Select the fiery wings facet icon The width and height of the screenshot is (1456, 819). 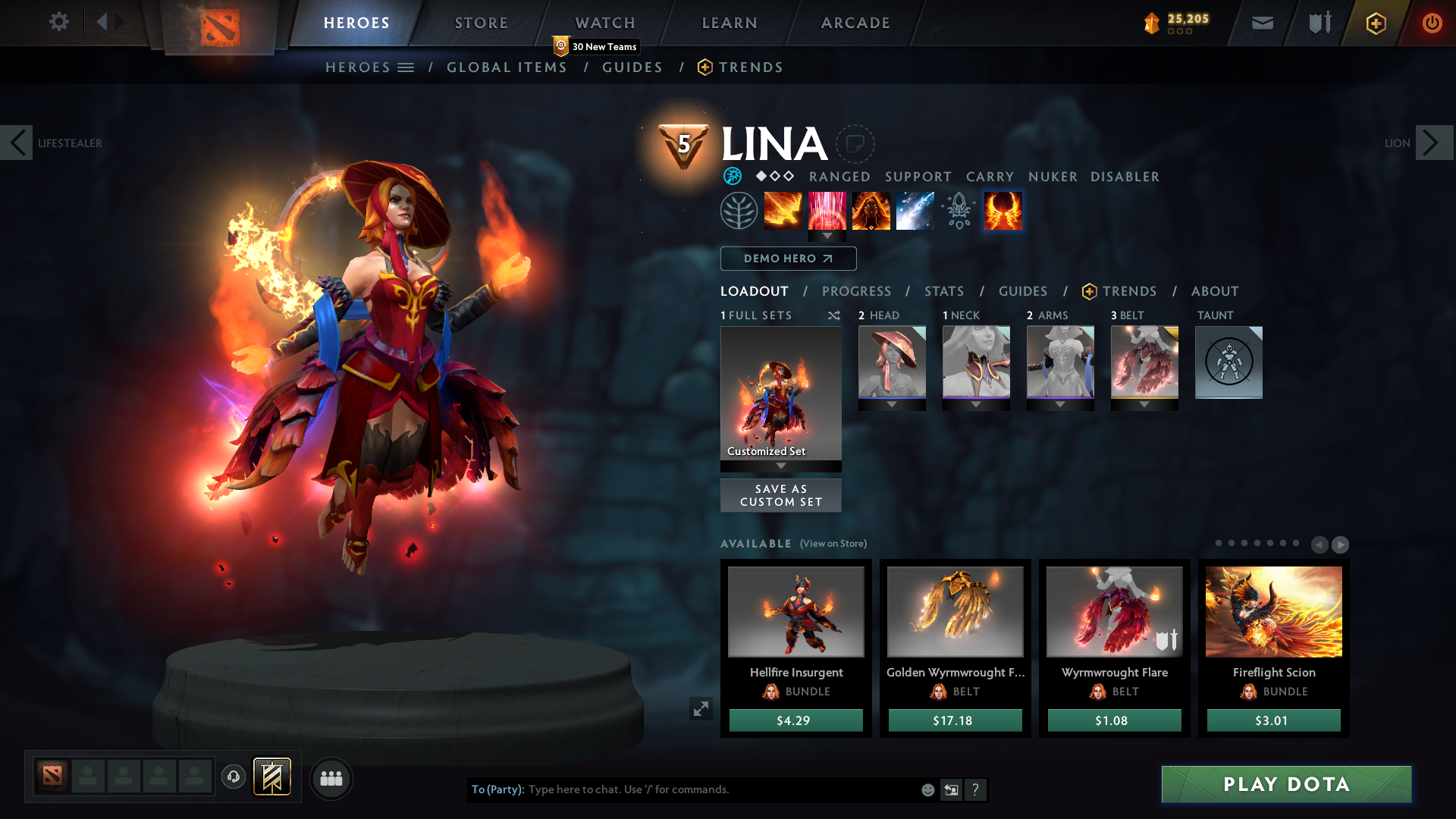pos(1002,211)
